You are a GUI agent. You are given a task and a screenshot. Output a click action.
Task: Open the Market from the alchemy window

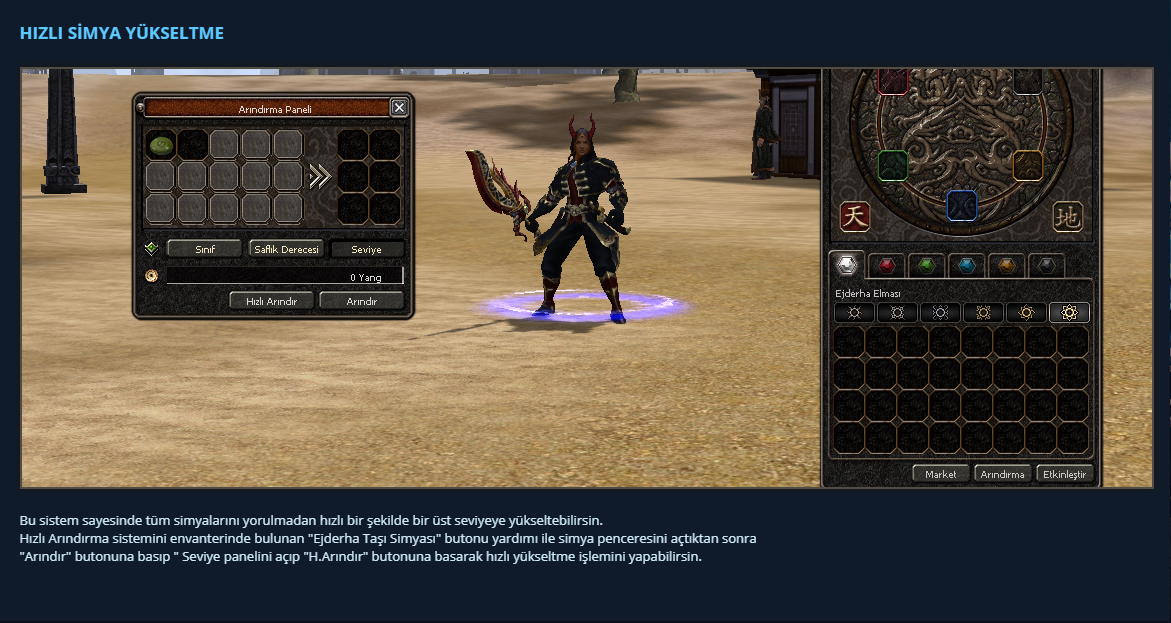pyautogui.click(x=940, y=474)
